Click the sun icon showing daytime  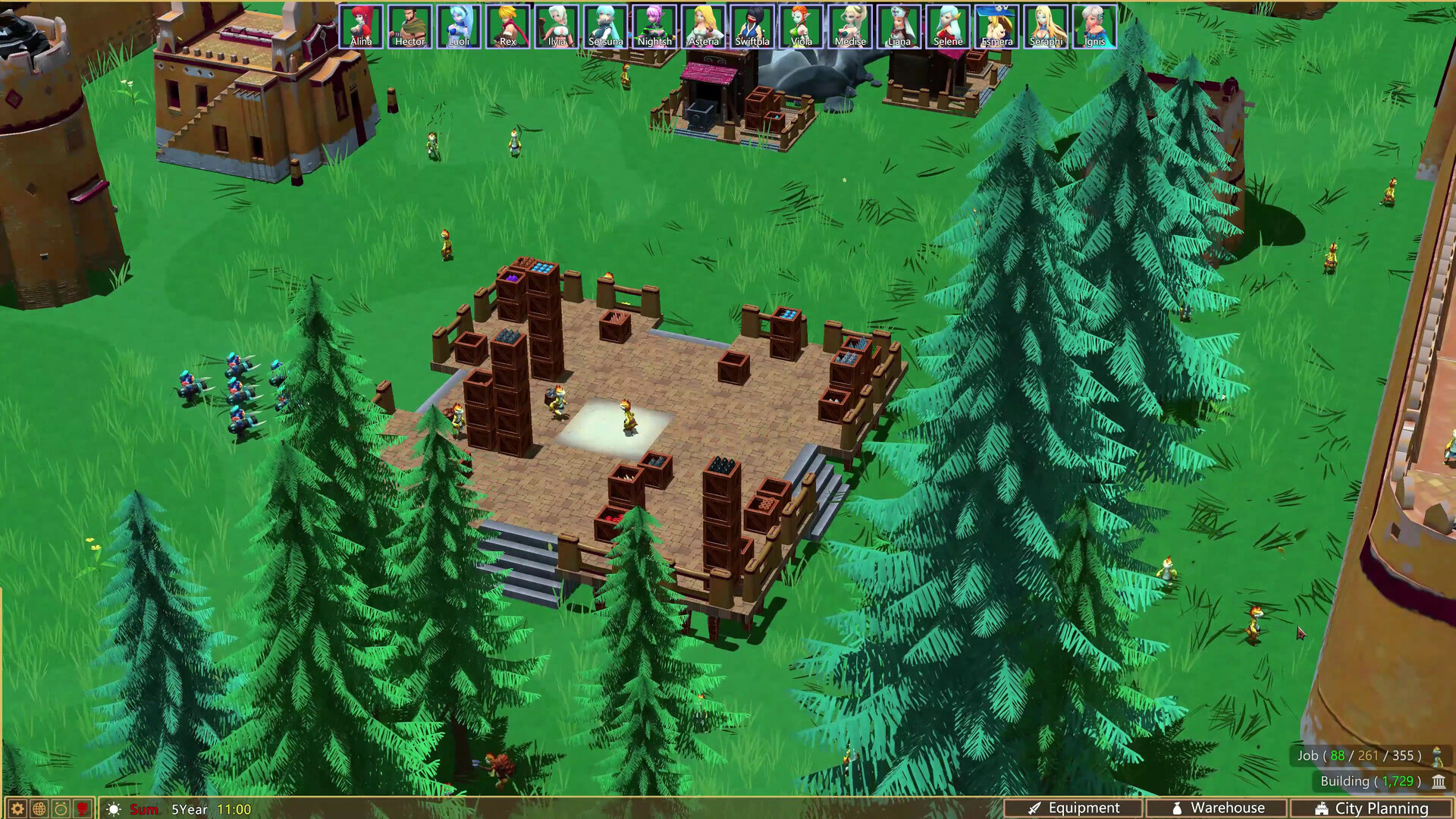[113, 808]
